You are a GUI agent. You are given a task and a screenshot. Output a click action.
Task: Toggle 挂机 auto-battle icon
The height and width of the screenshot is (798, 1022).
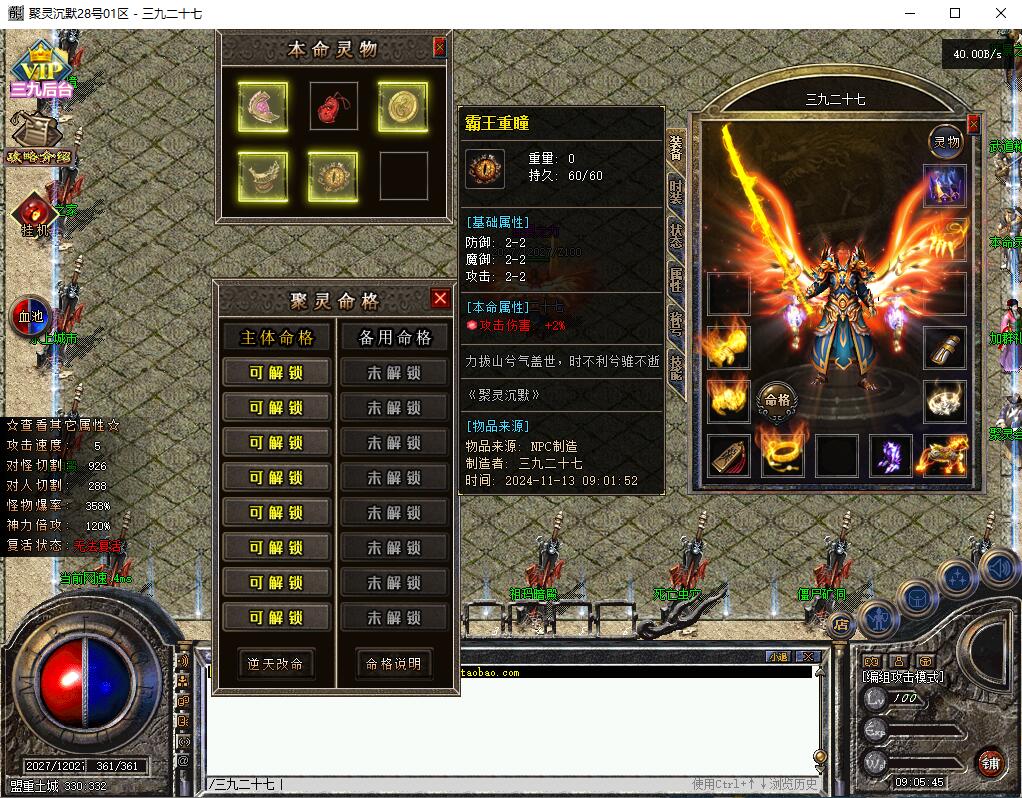[35, 214]
